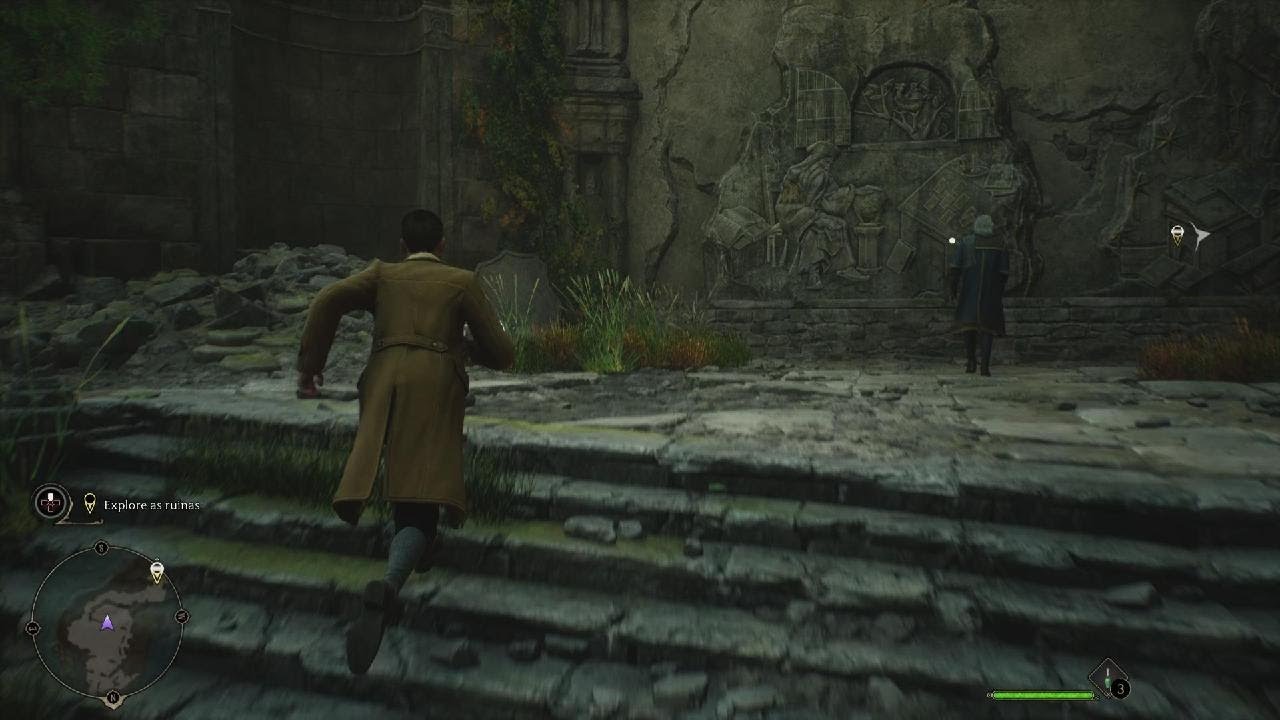Select the objective waypoint marker on the wall
The width and height of the screenshot is (1280, 720).
pyautogui.click(x=1178, y=235)
